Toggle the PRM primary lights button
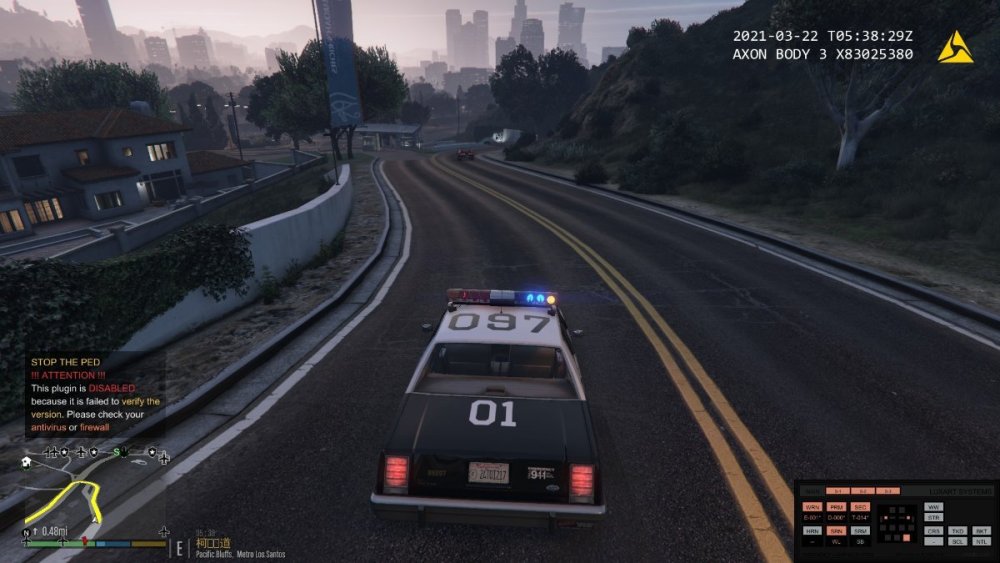1000x563 pixels. [836, 507]
